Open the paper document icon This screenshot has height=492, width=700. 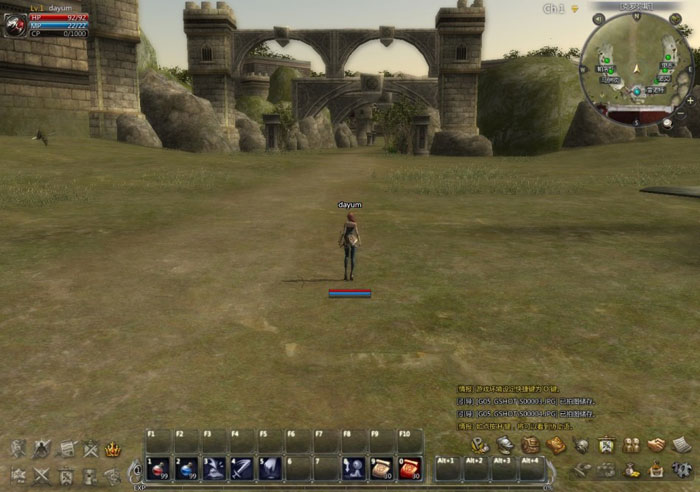[681, 445]
